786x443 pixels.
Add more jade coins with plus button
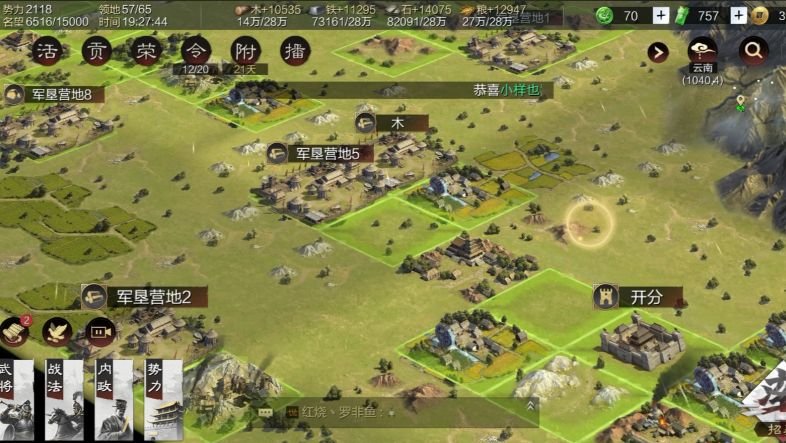660,15
